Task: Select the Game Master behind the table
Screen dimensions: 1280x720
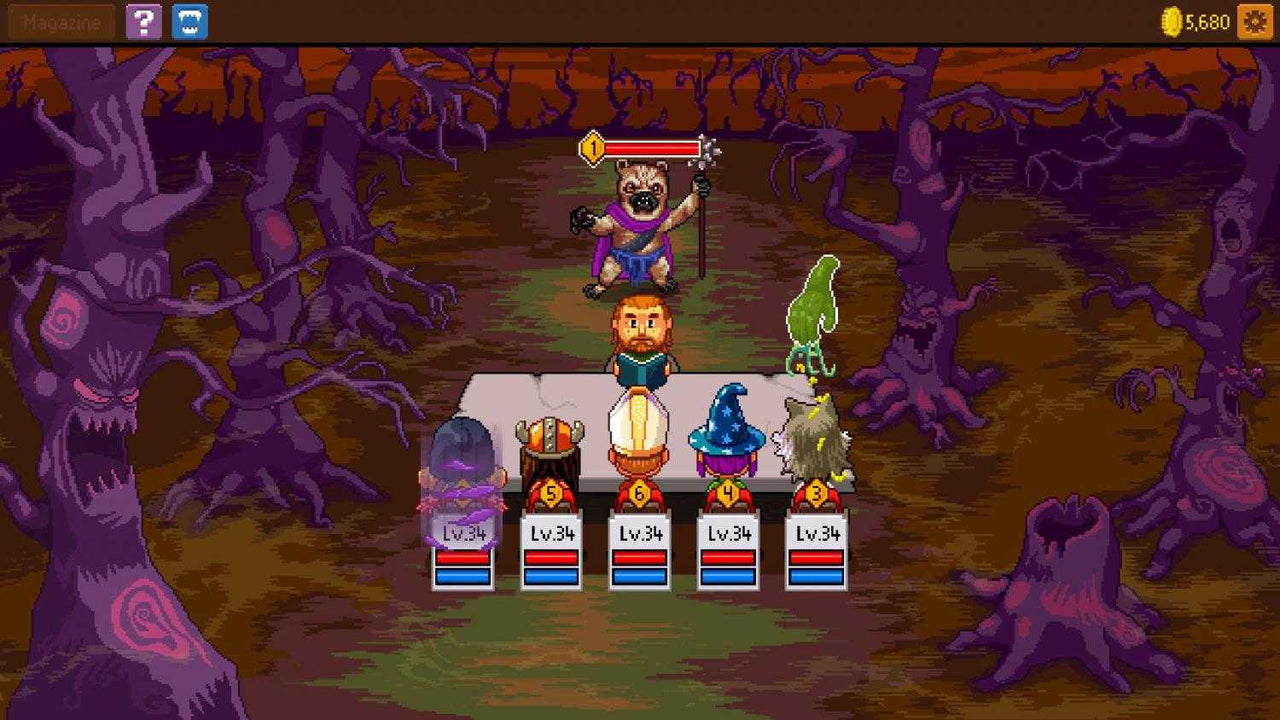Action: pos(640,330)
